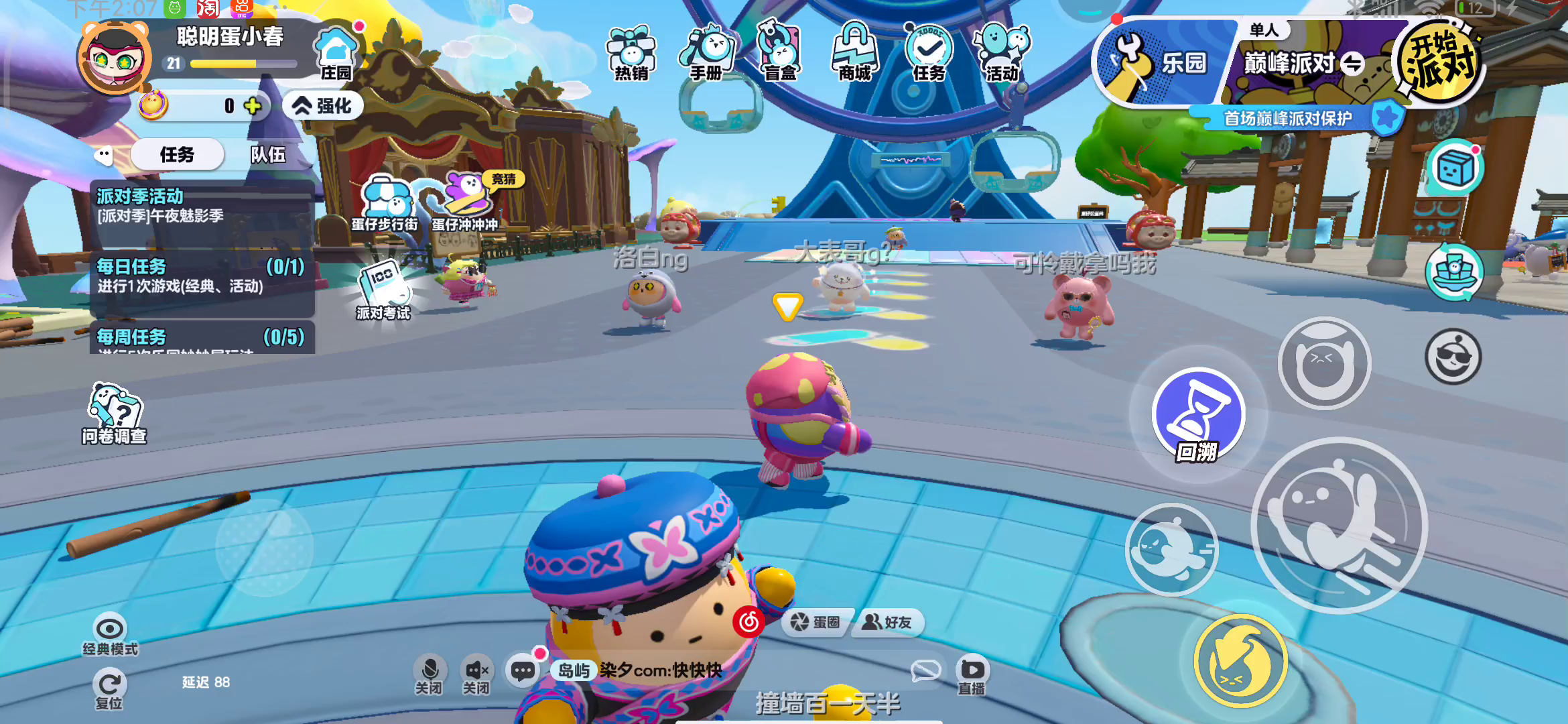Open the 盲盒 blind box menu
Viewport: 1568px width, 724px height.
click(x=780, y=54)
